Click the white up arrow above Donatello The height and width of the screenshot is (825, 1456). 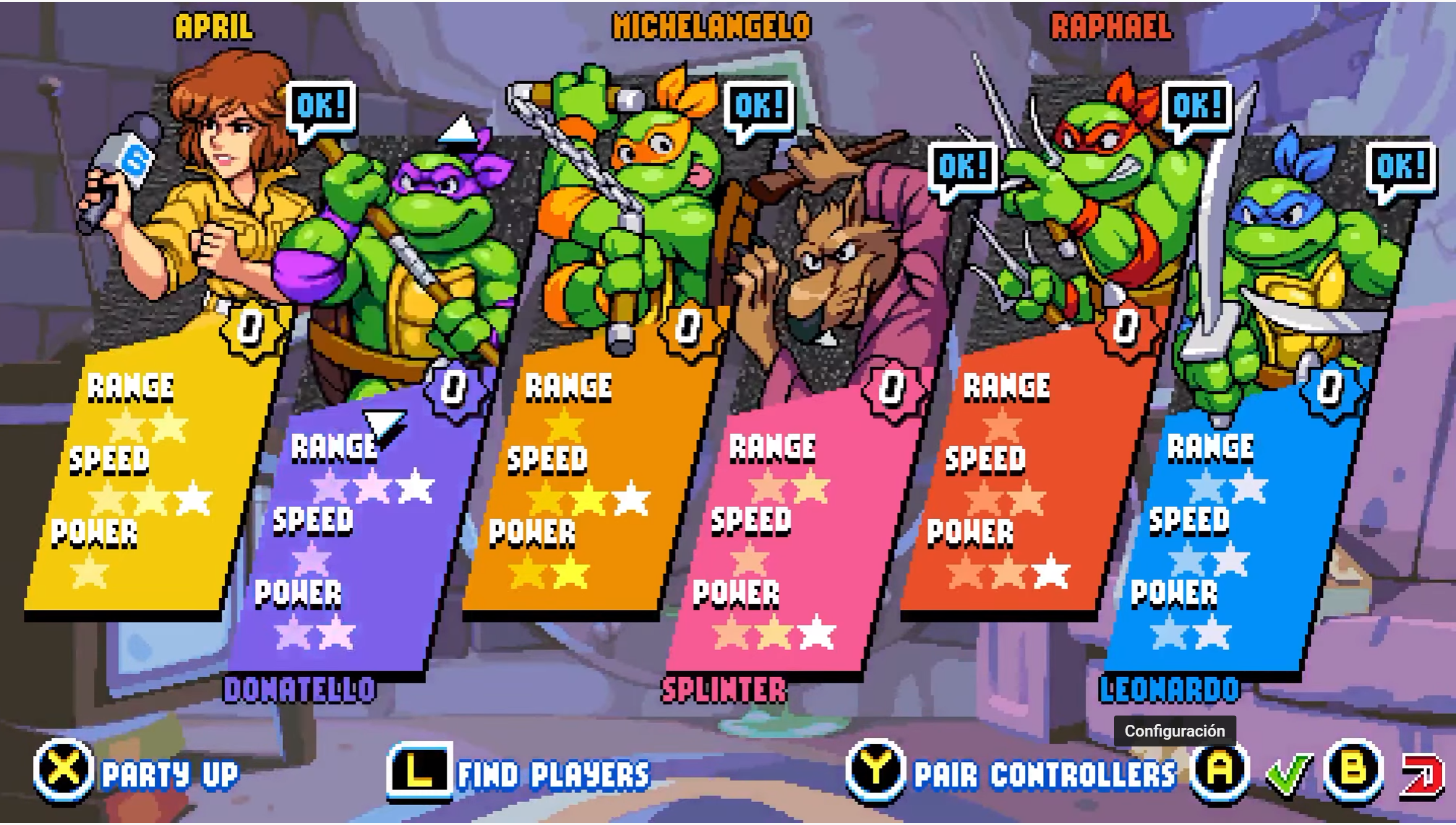point(458,129)
